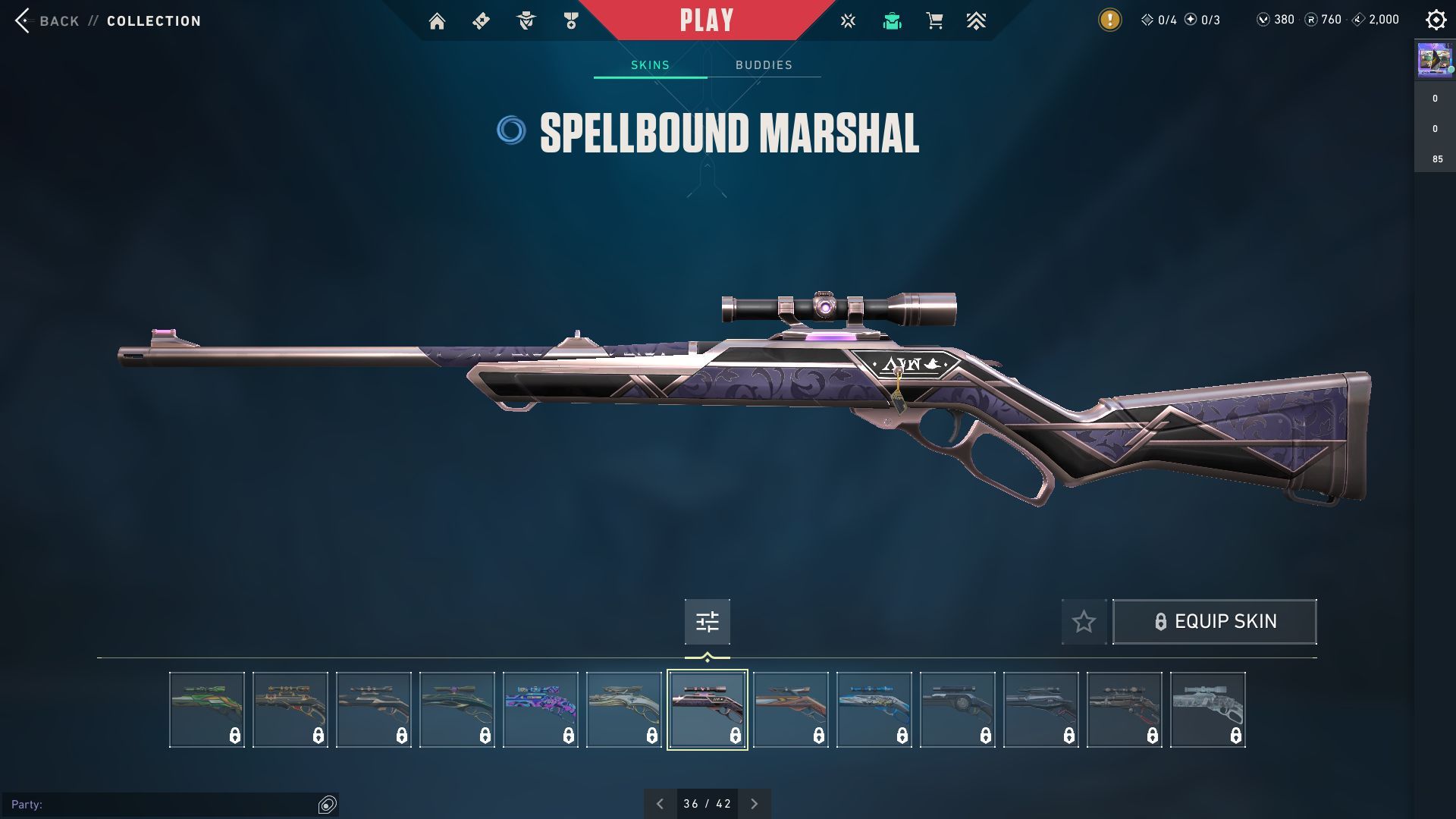Select the blue and white Marshal thumbnail
The height and width of the screenshot is (819, 1456).
click(x=874, y=710)
